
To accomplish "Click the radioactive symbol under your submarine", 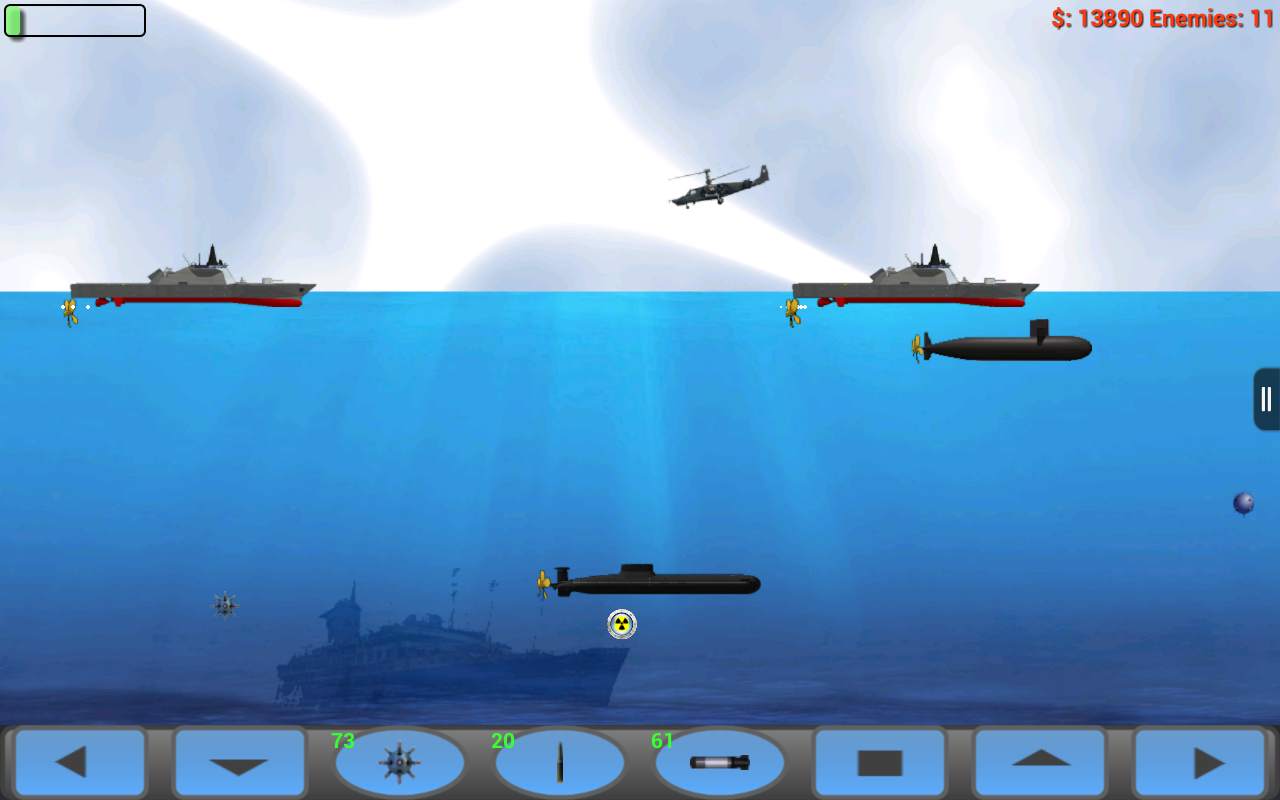I will click(623, 624).
